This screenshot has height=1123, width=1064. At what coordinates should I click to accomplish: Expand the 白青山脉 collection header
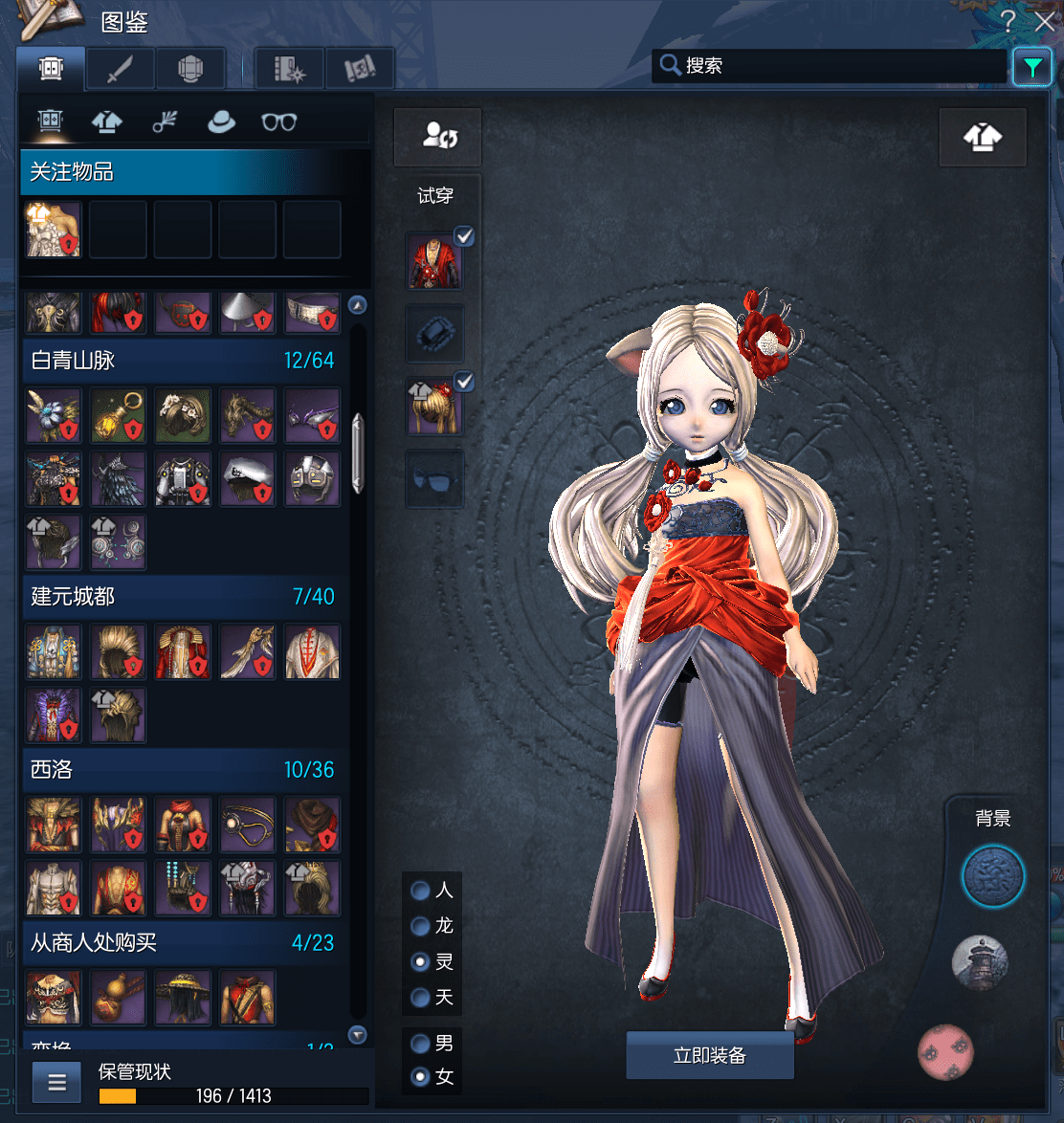(182, 361)
